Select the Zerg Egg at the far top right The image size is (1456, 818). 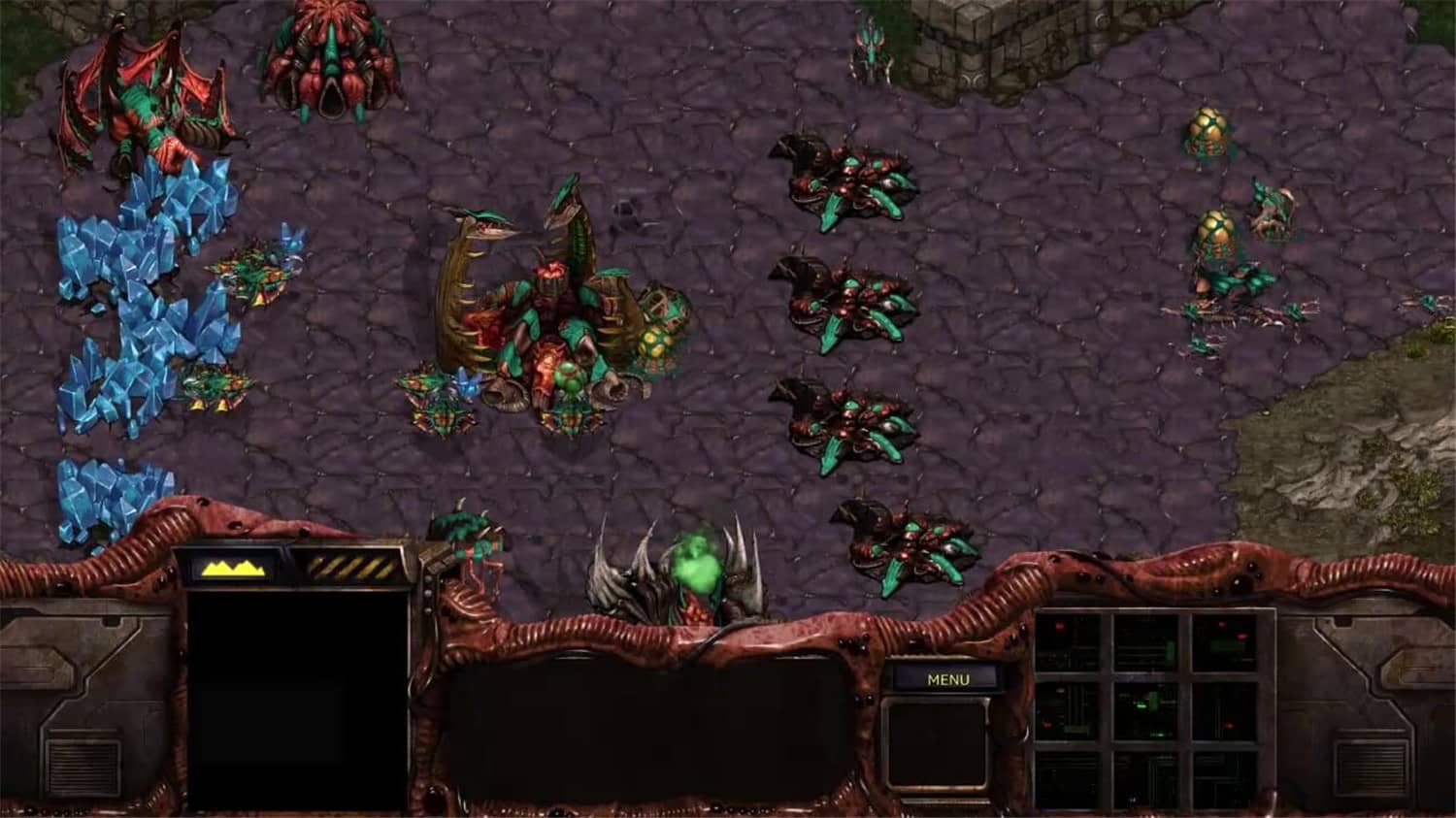pyautogui.click(x=1207, y=131)
